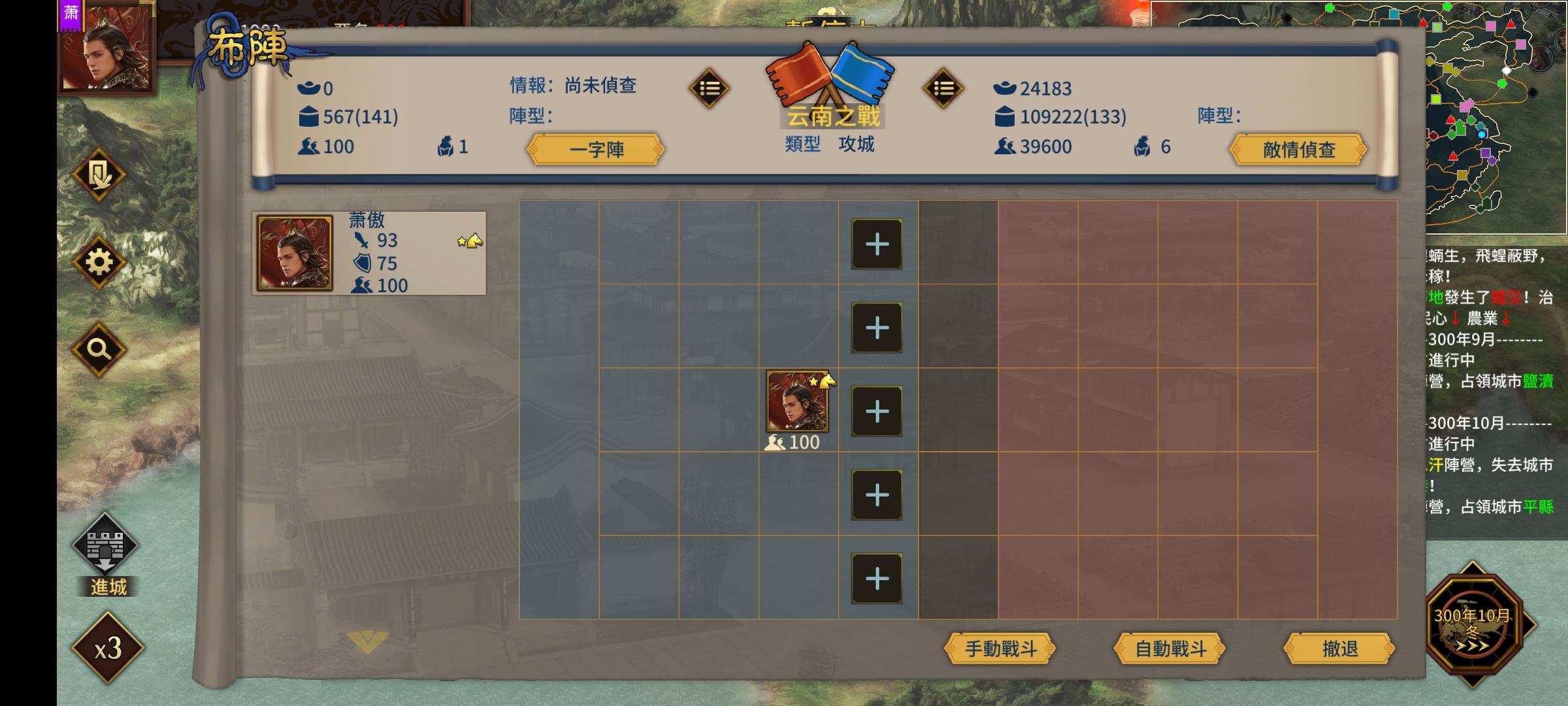Enable 自動戰斗 auto battle
The image size is (1568, 706).
(1169, 650)
